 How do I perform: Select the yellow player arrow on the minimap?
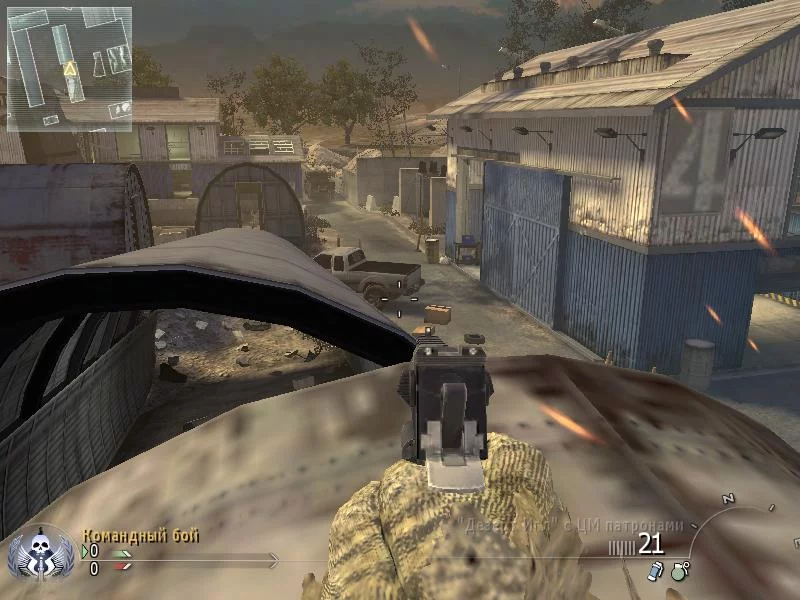[70, 69]
